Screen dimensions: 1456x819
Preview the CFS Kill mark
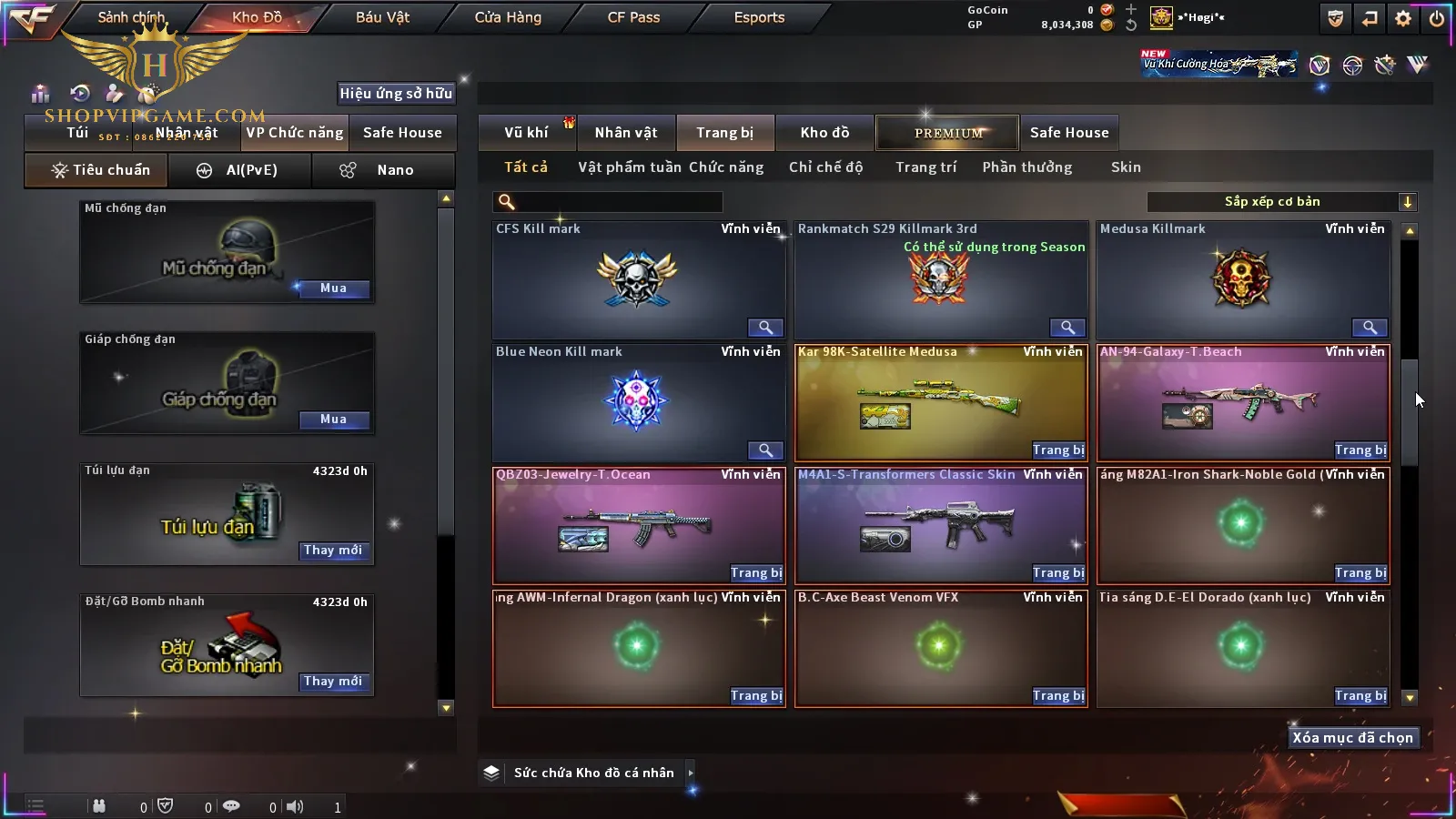pos(765,328)
